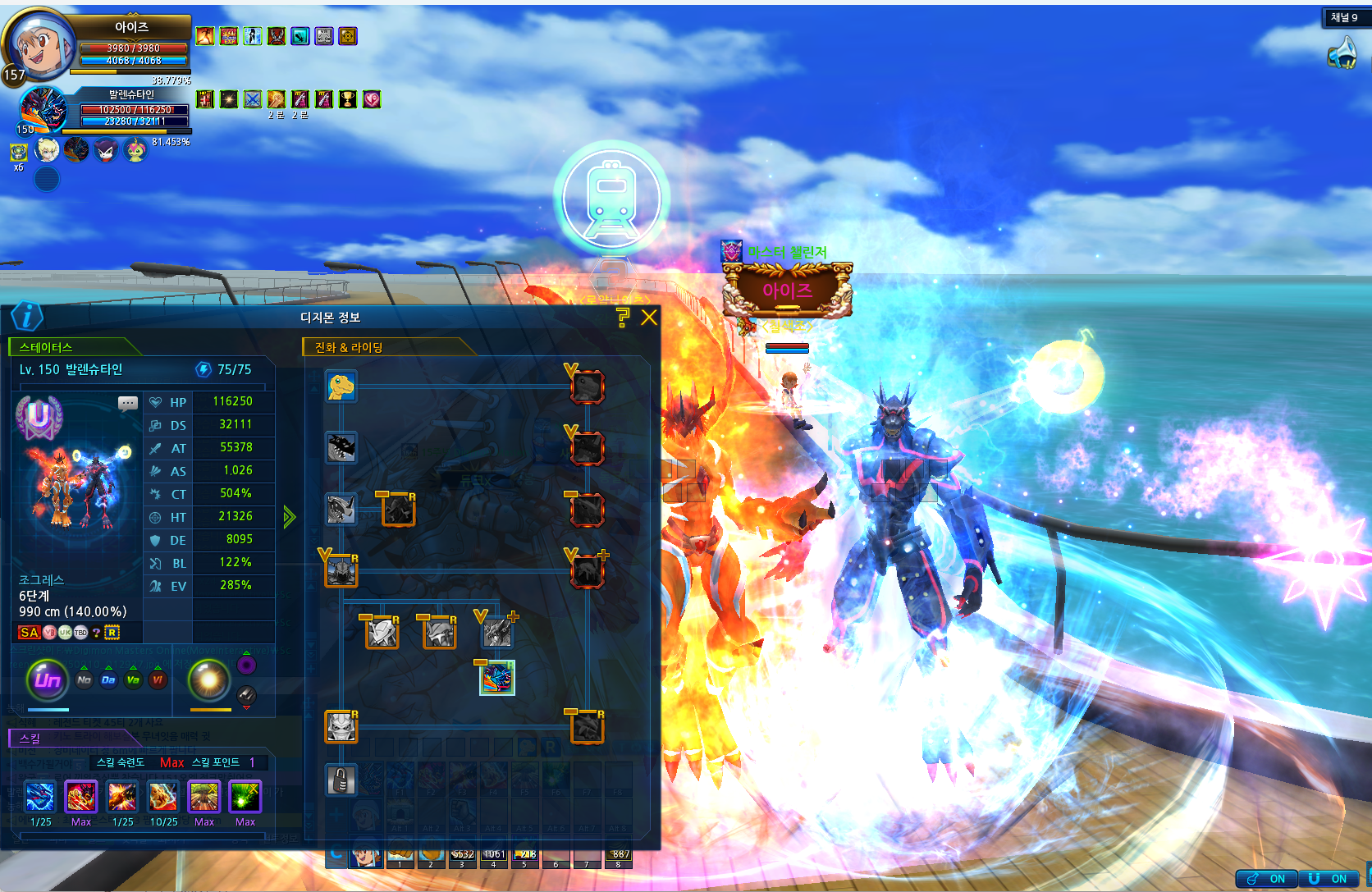
Task: Close the Digimon info window
Action: tap(649, 318)
